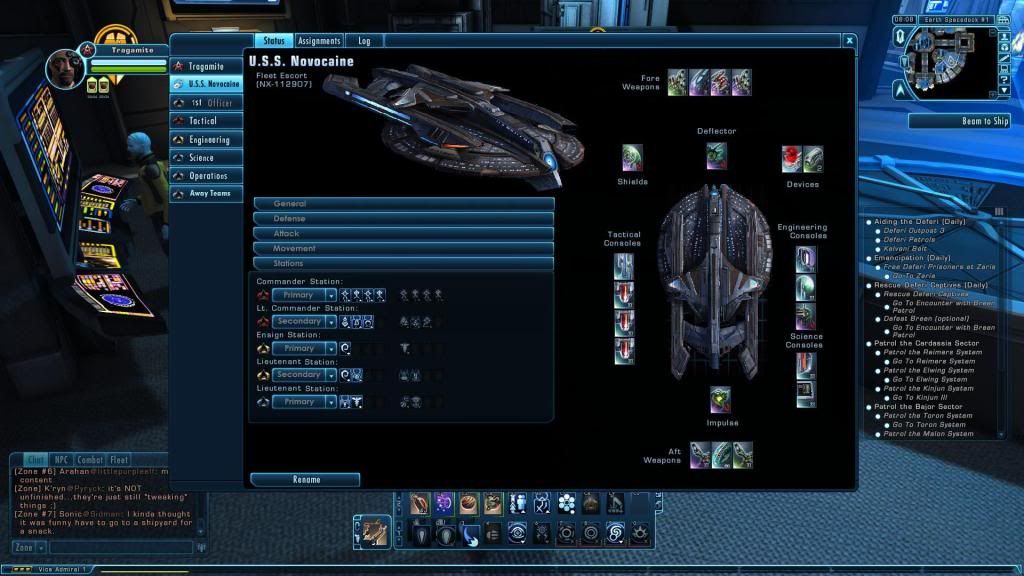Expand the Movement stats section
The width and height of the screenshot is (1024, 576).
[x=403, y=248]
